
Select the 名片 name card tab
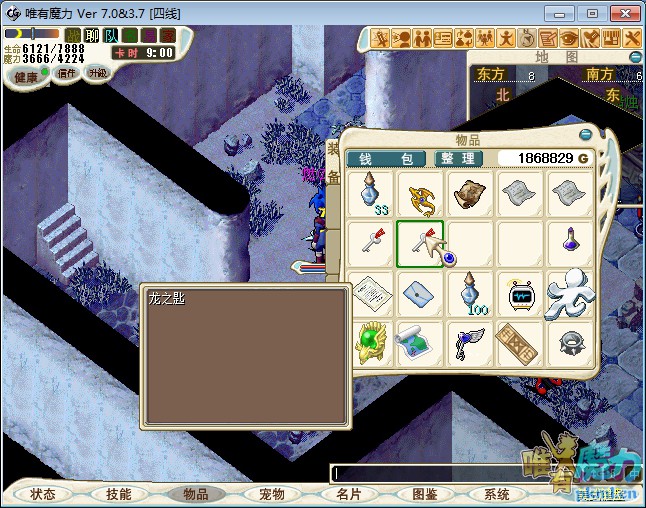[x=348, y=494]
